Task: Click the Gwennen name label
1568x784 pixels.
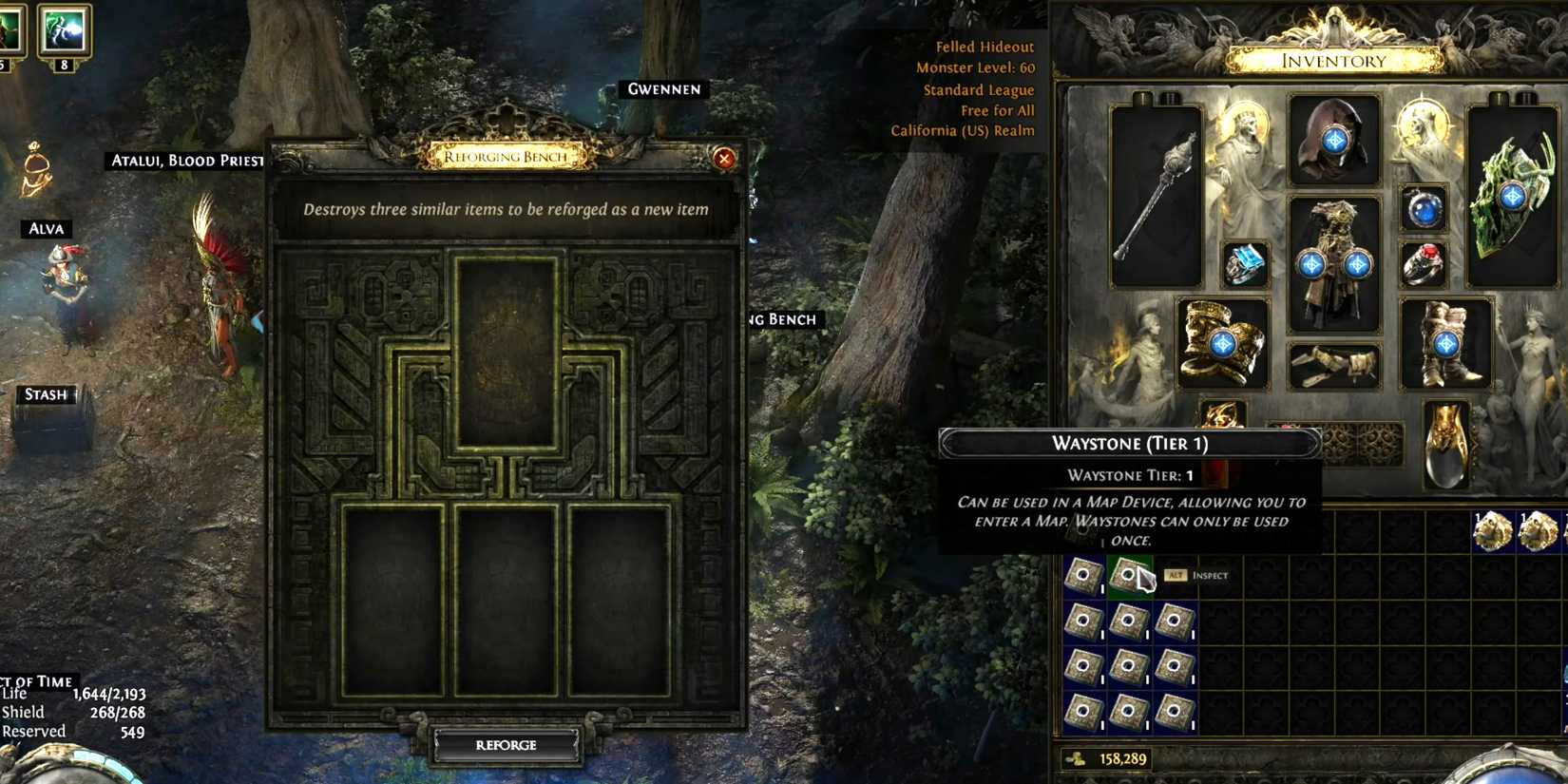Action: [663, 89]
